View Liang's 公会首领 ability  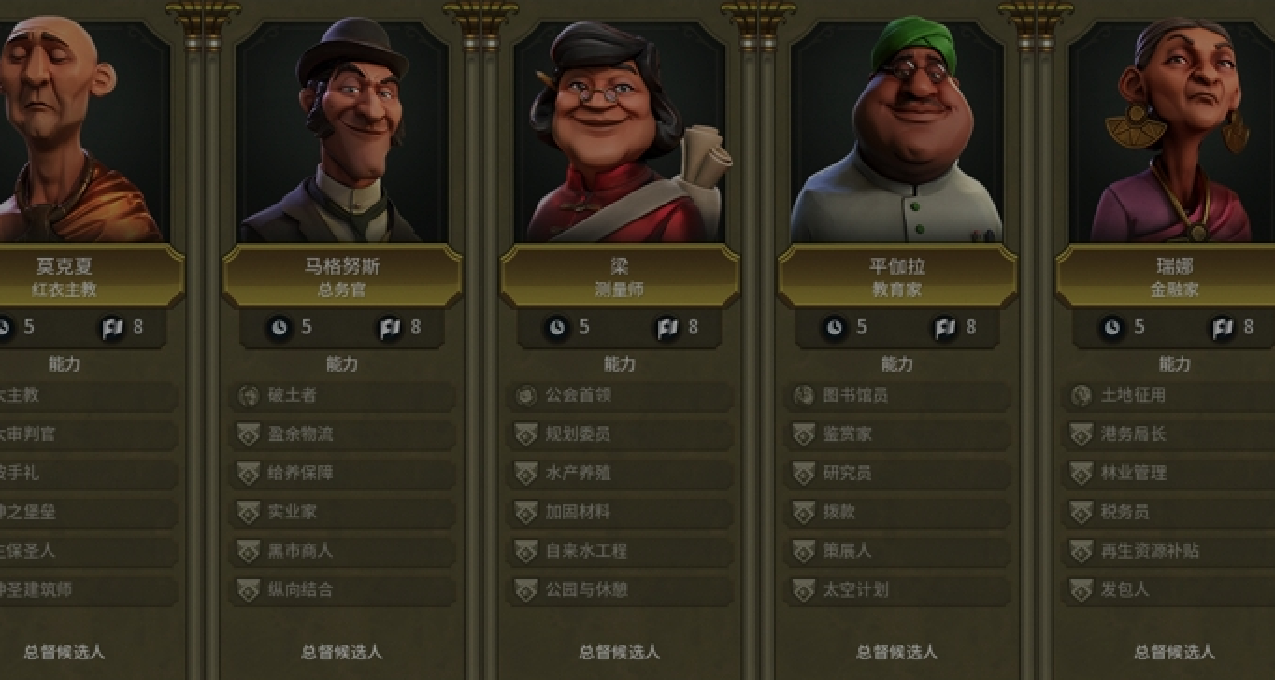point(619,396)
